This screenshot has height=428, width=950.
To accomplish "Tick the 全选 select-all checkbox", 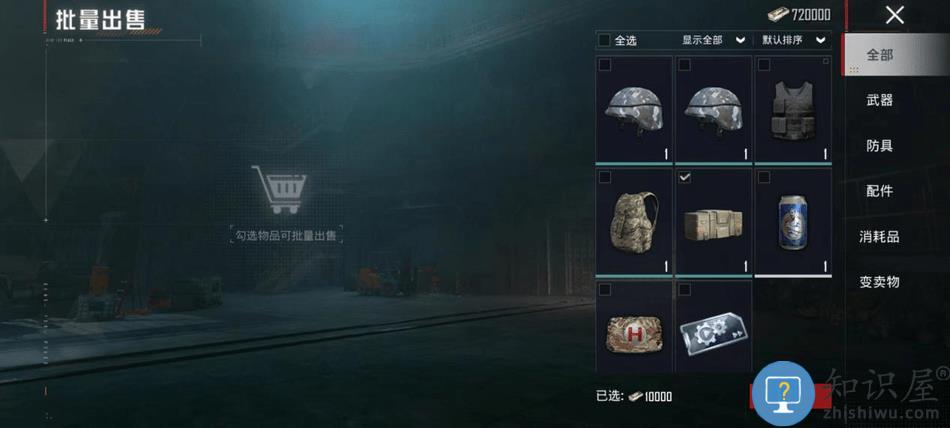I will (x=604, y=40).
